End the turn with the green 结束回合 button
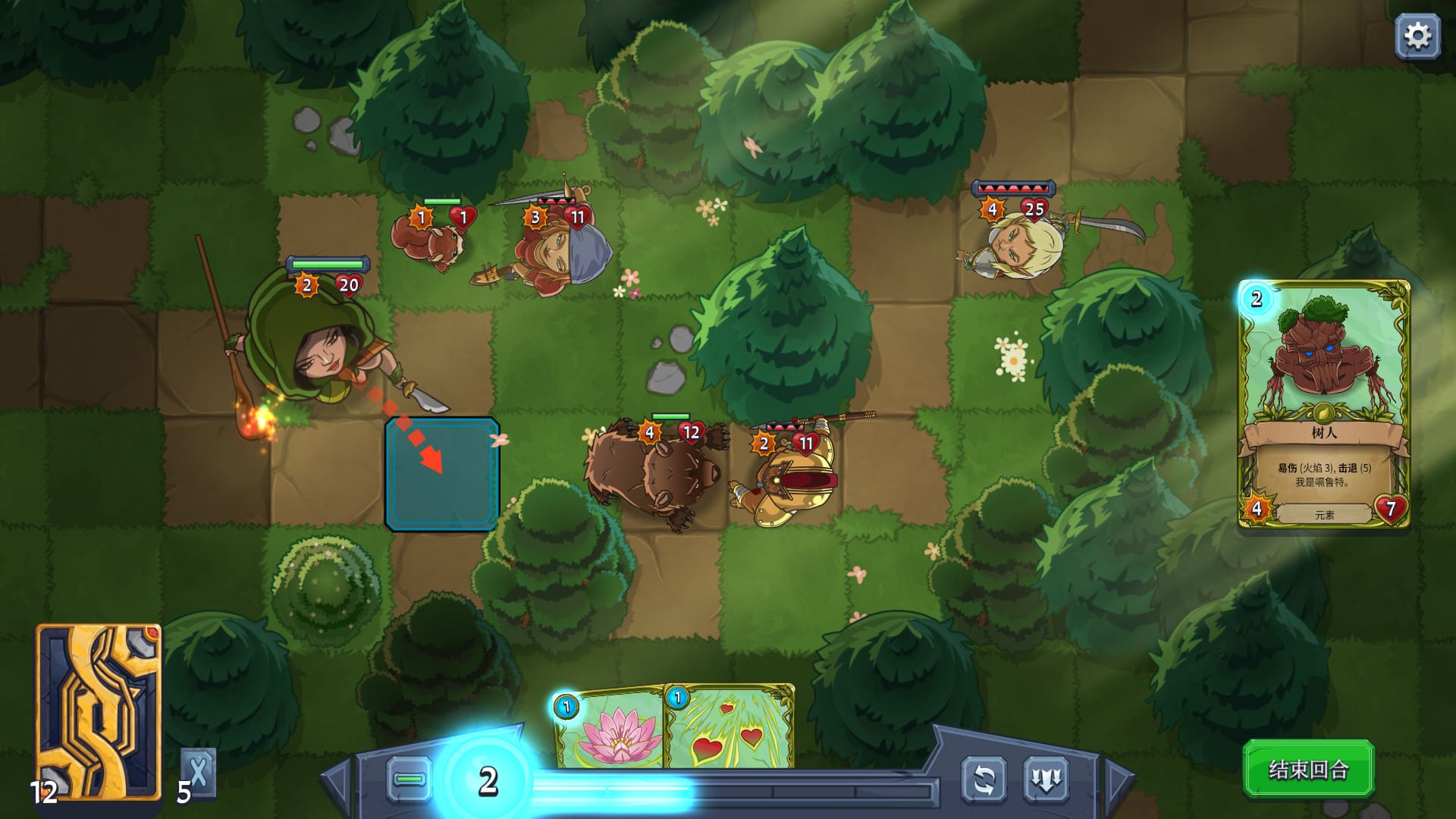This screenshot has height=819, width=1456. (x=1308, y=770)
